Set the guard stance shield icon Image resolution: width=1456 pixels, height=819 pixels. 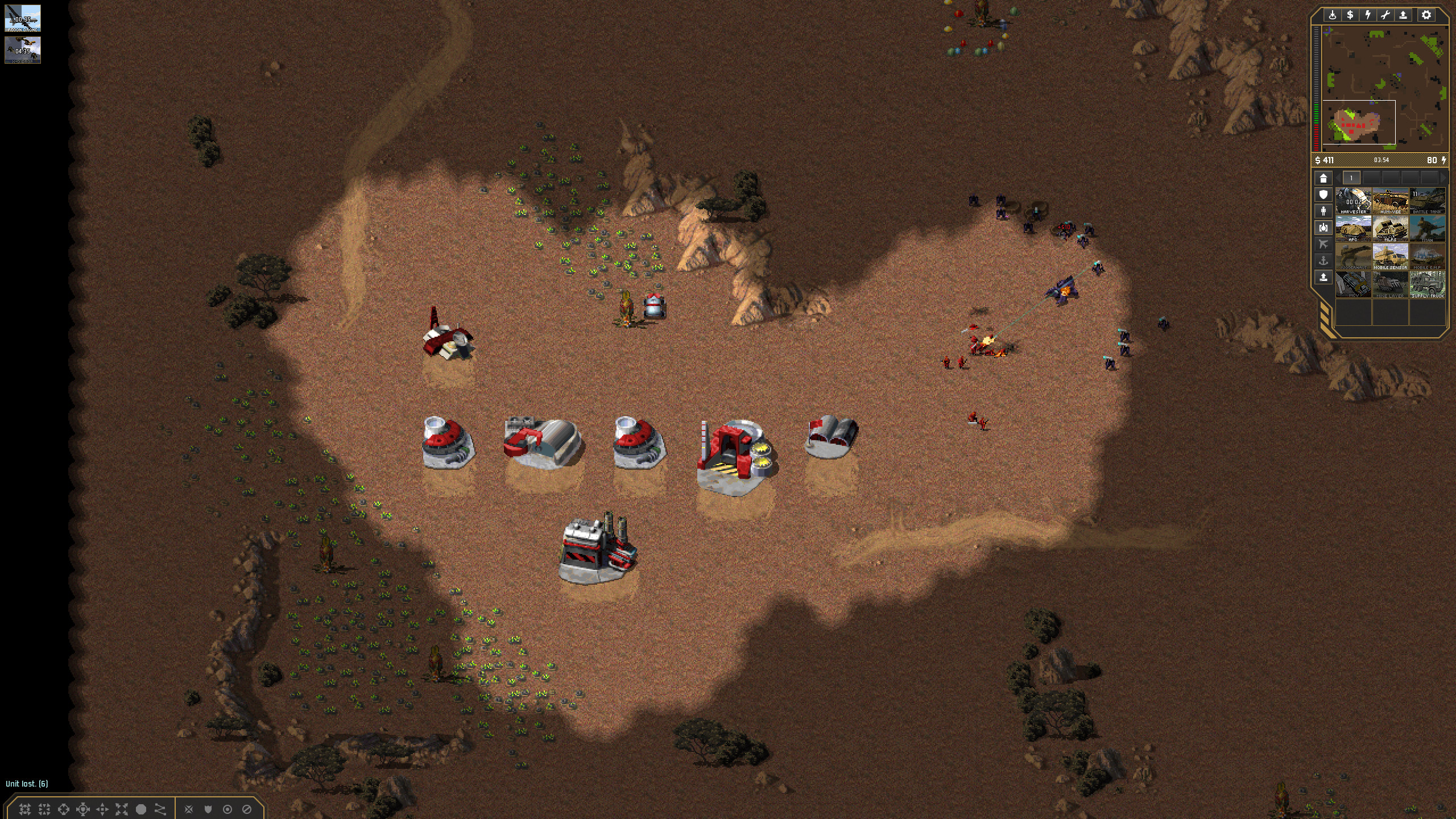pos(208,809)
